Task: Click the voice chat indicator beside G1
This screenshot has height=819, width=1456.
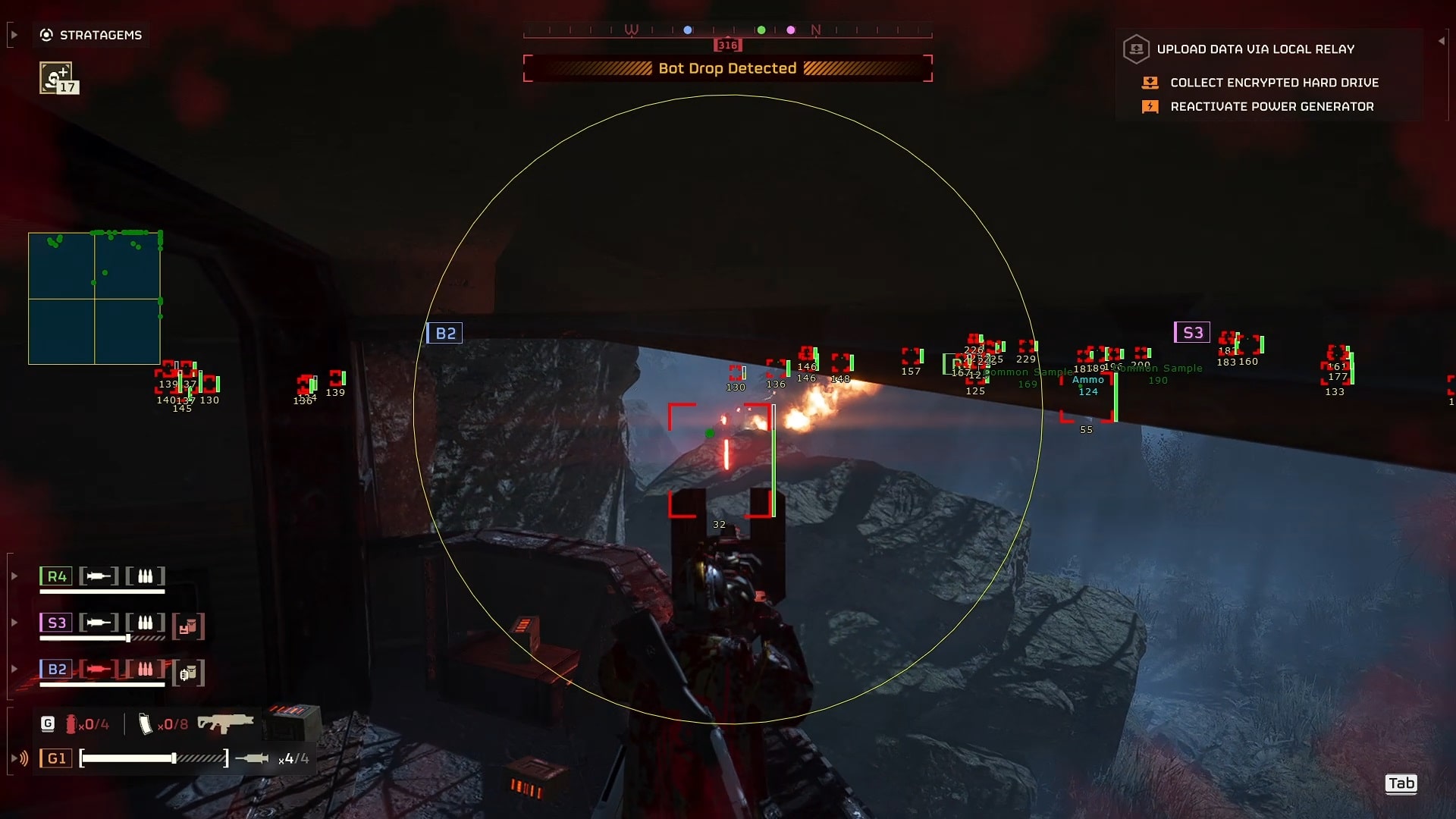Action: (20, 758)
